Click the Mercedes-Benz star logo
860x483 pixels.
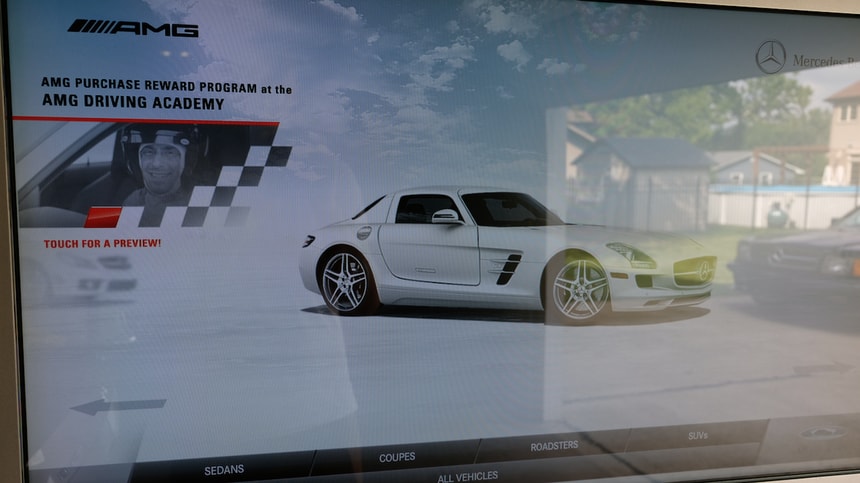point(771,57)
